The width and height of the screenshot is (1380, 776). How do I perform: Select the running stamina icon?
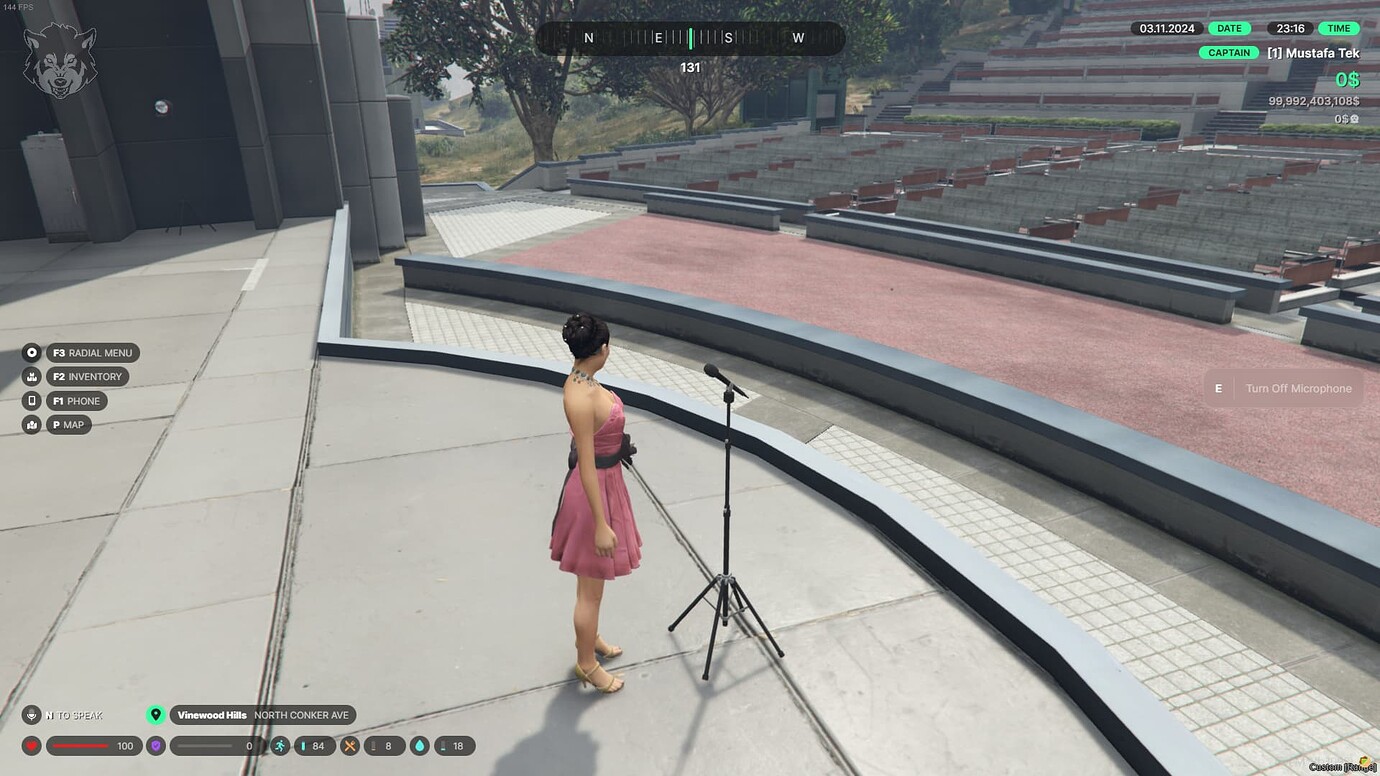[x=281, y=746]
